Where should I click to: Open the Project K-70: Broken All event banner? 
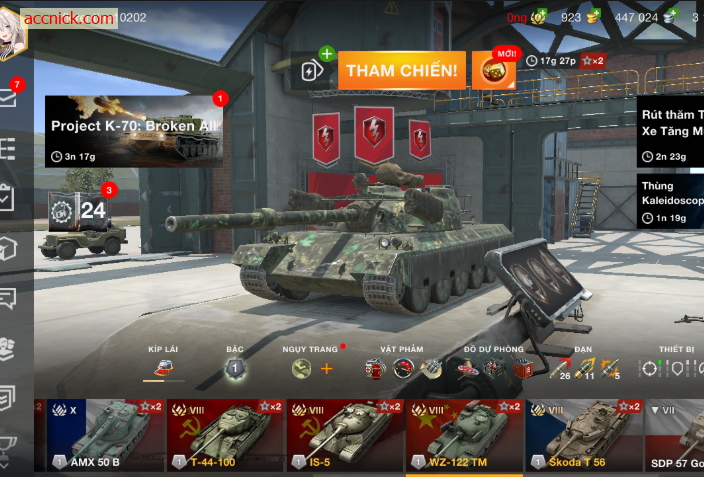coord(133,131)
